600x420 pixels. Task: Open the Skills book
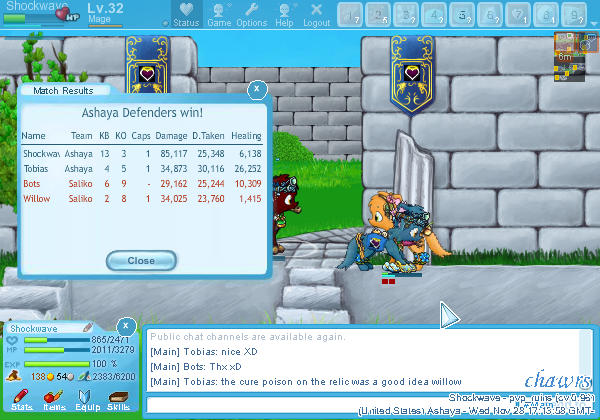pyautogui.click(x=118, y=401)
